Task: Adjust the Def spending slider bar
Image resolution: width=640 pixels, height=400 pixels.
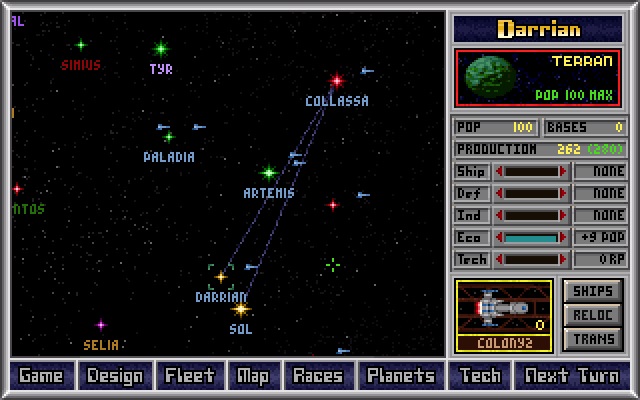Action: click(x=532, y=194)
